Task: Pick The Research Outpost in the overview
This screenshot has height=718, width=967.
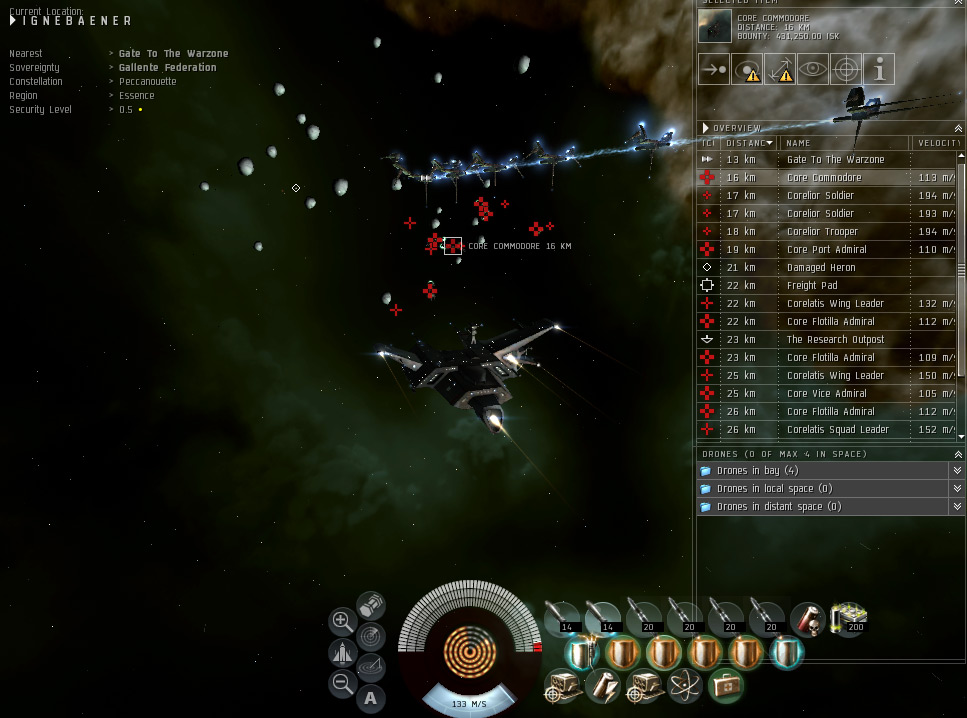Action: [x=835, y=340]
